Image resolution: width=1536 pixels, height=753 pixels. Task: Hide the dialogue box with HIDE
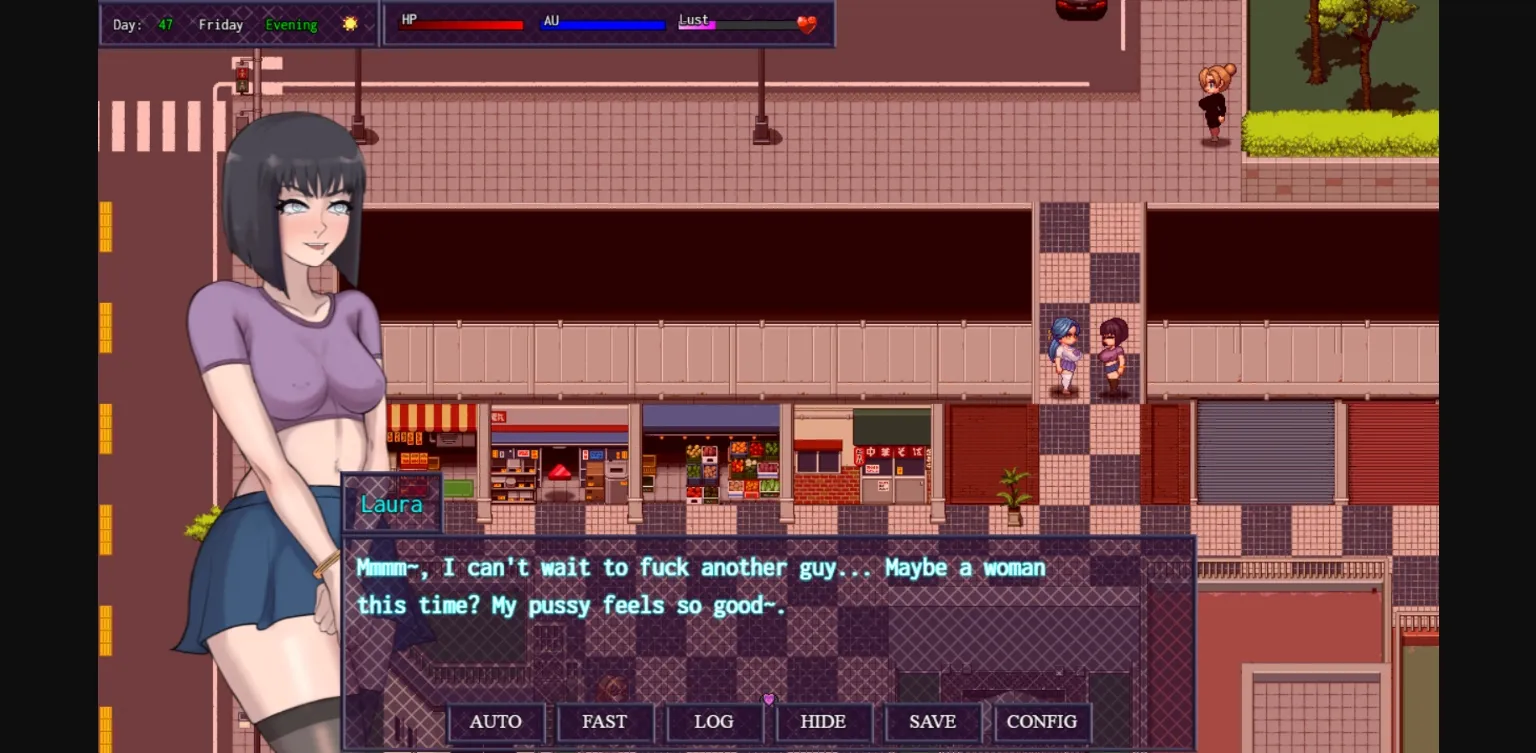(824, 721)
